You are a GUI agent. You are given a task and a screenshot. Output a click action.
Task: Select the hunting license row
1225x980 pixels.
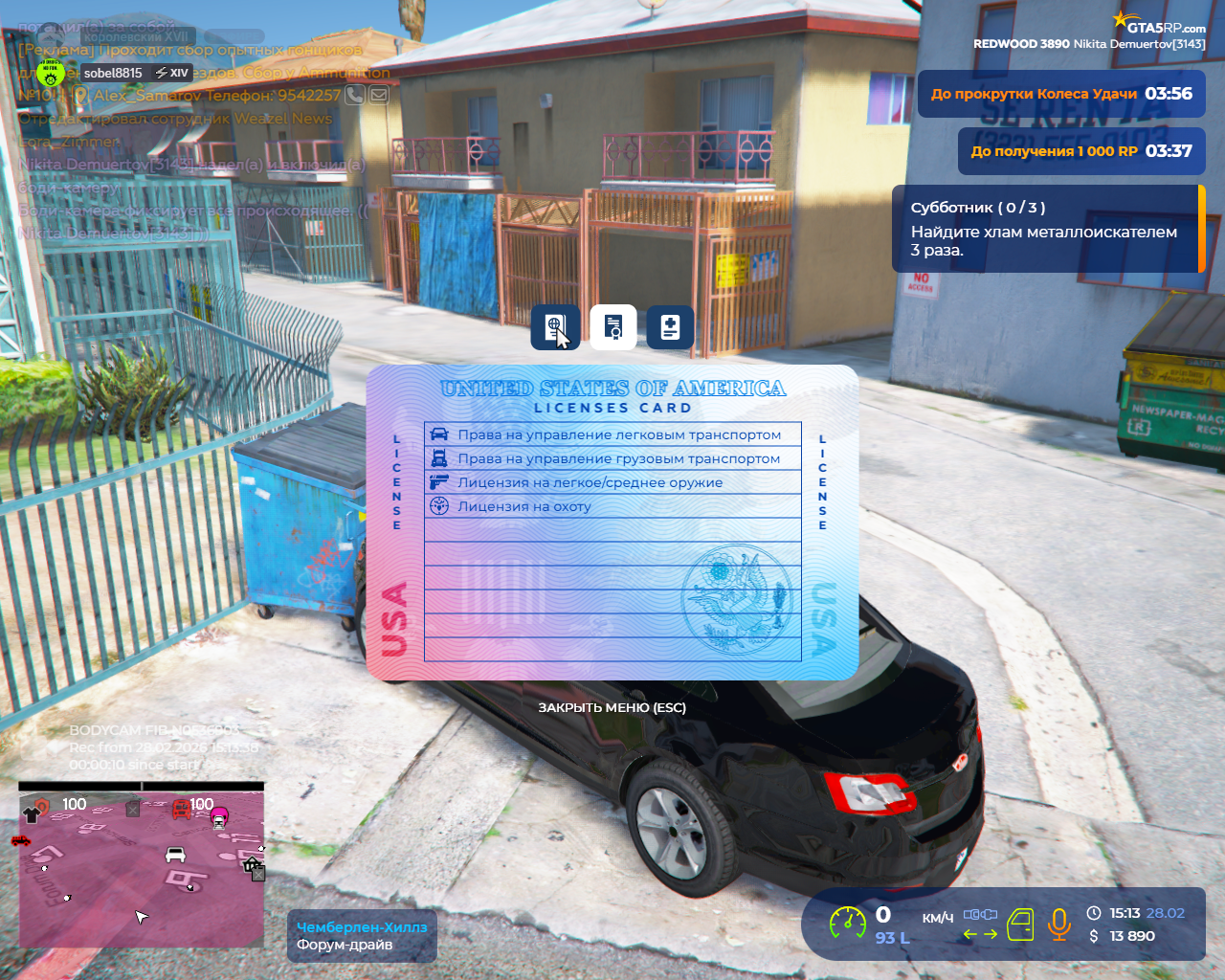(x=612, y=506)
